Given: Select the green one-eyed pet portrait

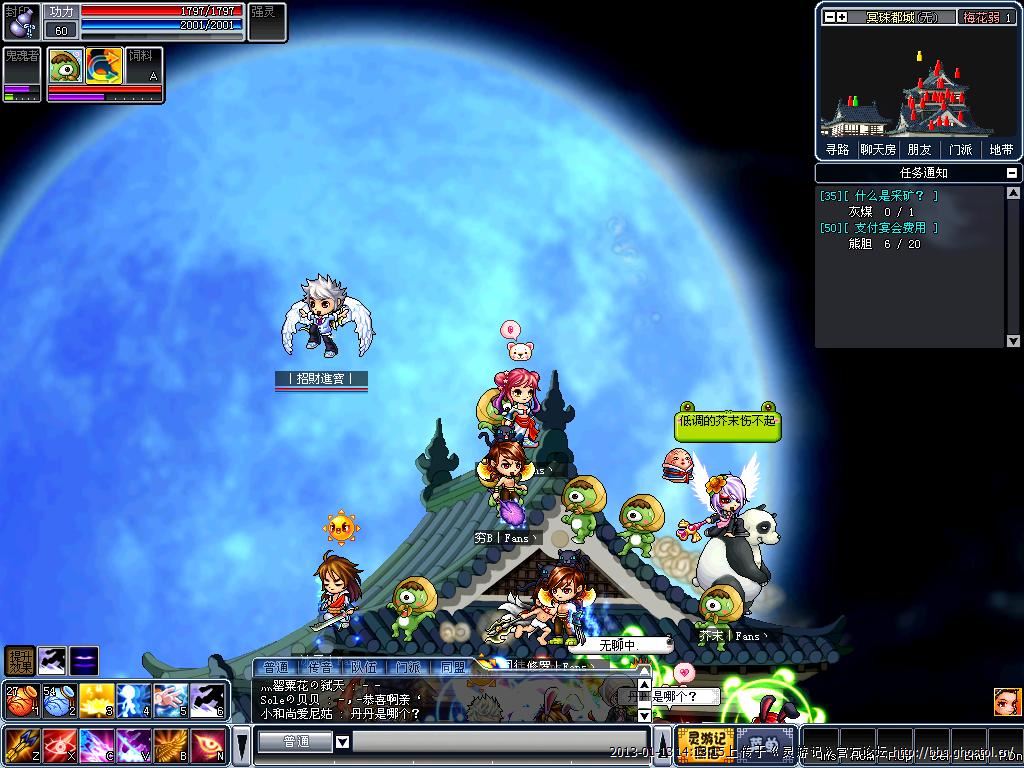Looking at the screenshot, I should point(65,65).
